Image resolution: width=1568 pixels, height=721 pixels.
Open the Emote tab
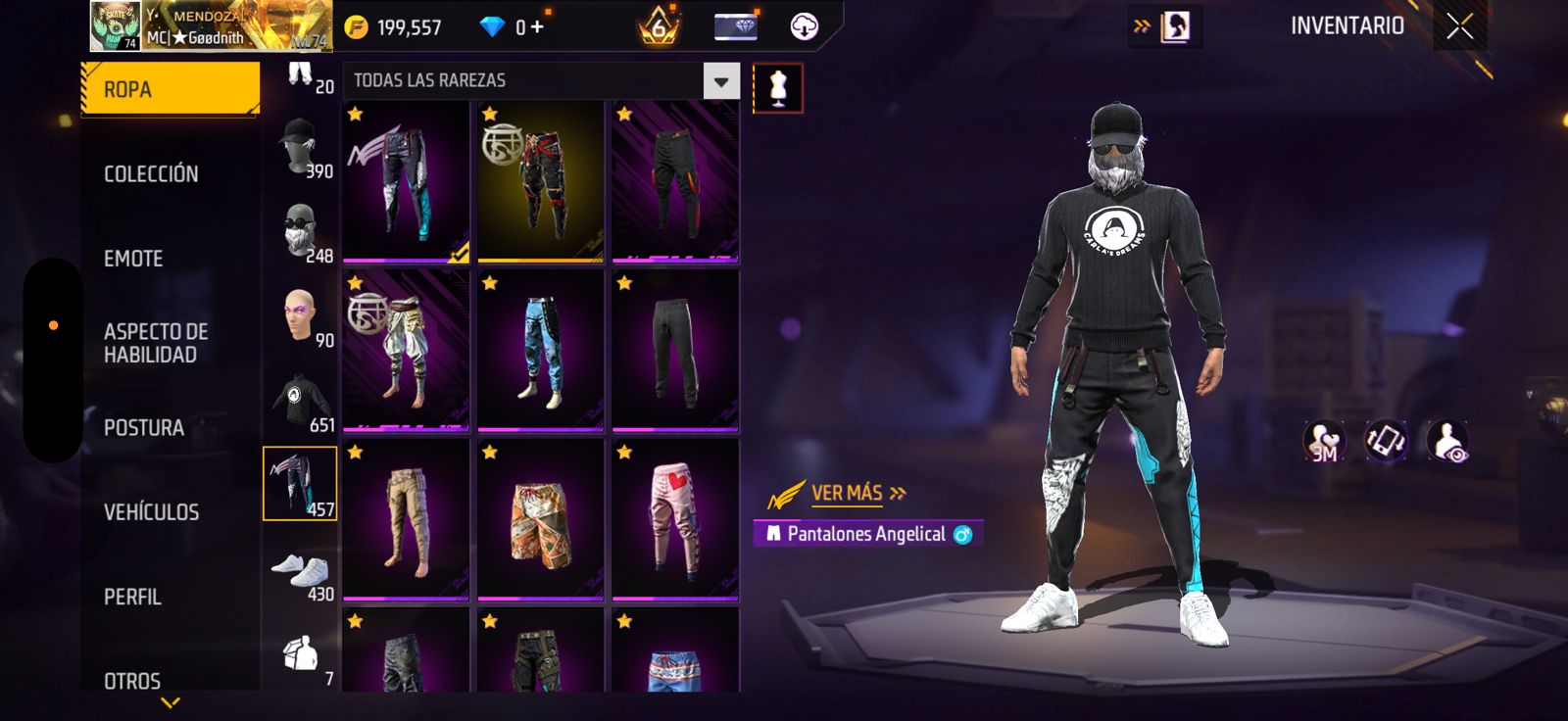tap(133, 259)
